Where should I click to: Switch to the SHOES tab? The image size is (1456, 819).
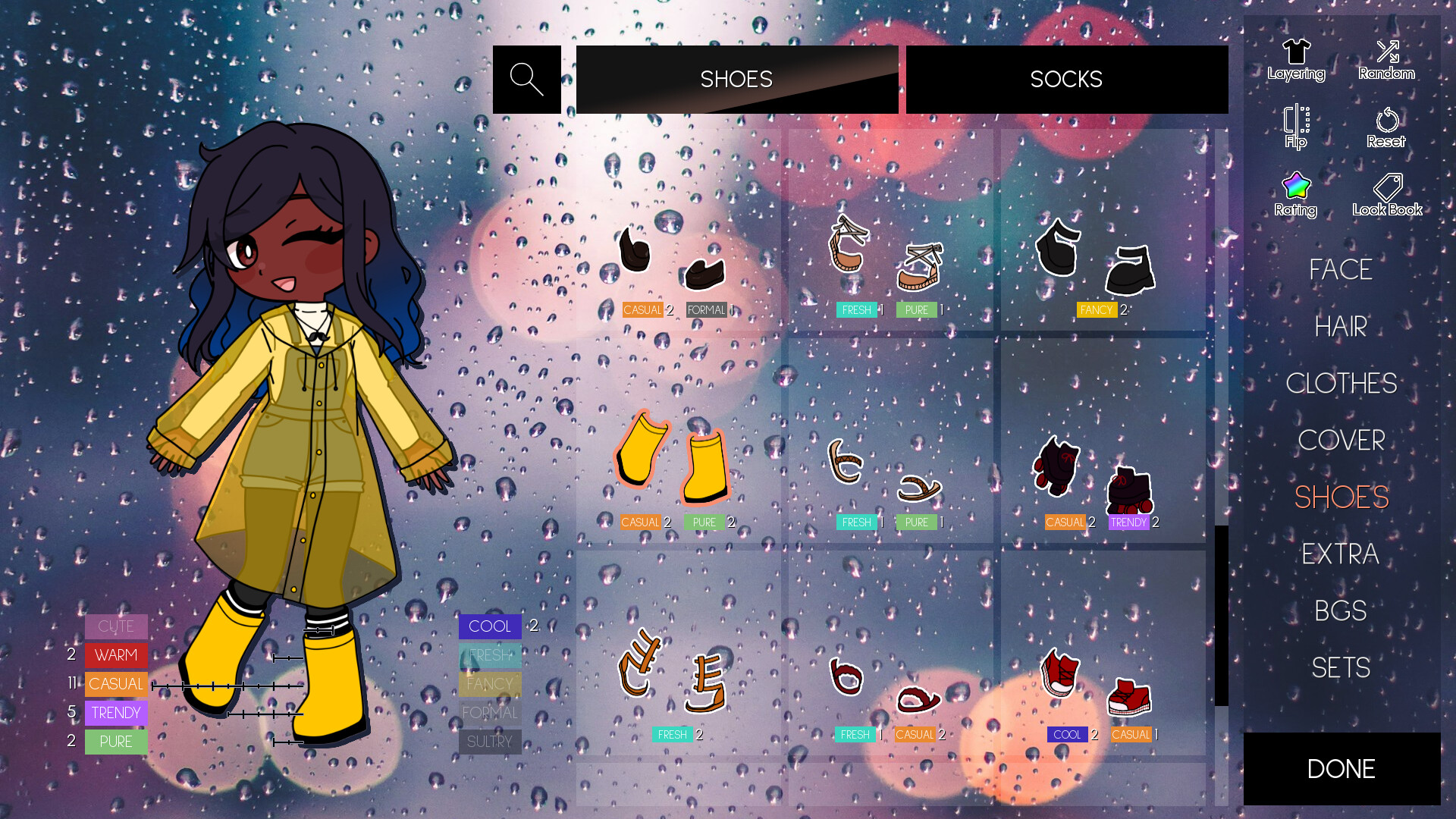[736, 79]
